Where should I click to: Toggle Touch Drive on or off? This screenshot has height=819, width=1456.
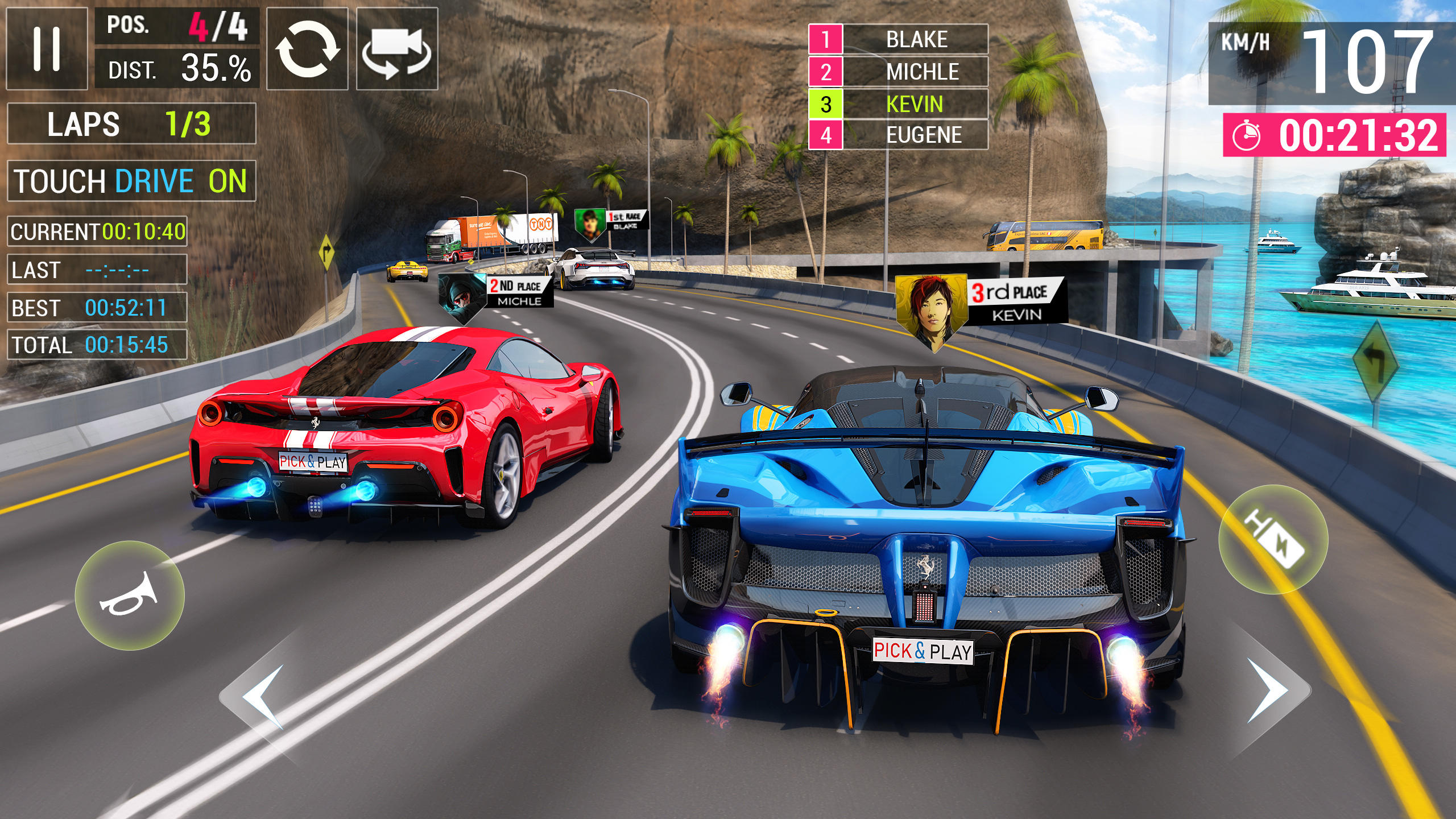tap(131, 181)
